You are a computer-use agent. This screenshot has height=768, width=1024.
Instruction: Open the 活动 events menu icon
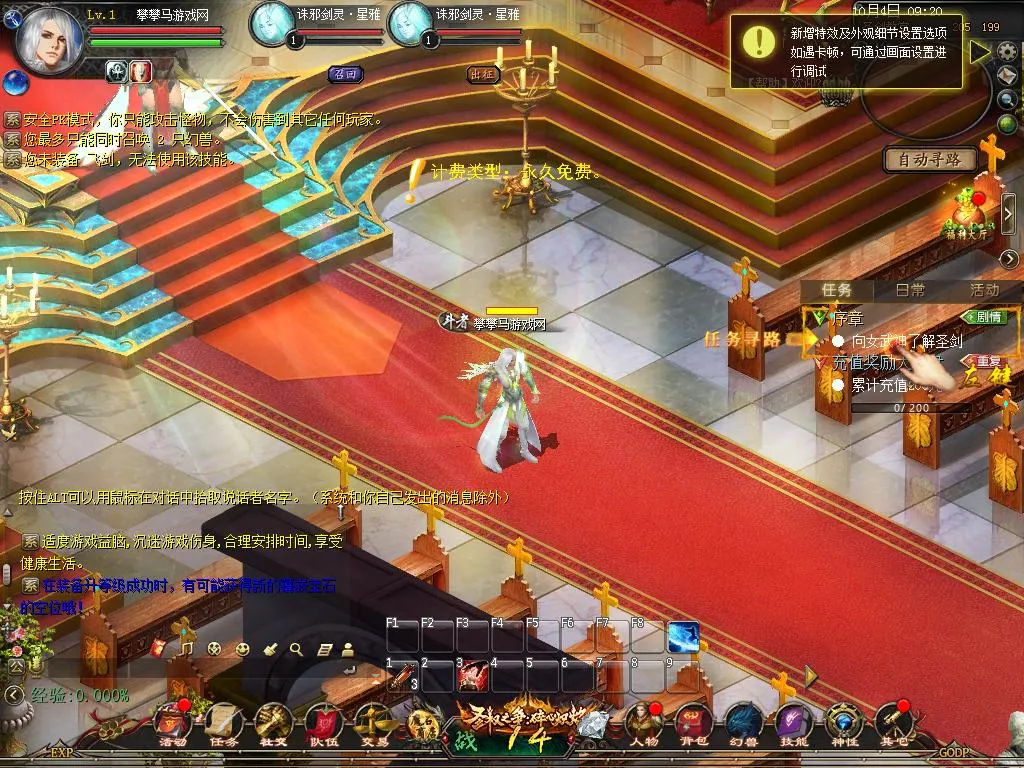[173, 722]
